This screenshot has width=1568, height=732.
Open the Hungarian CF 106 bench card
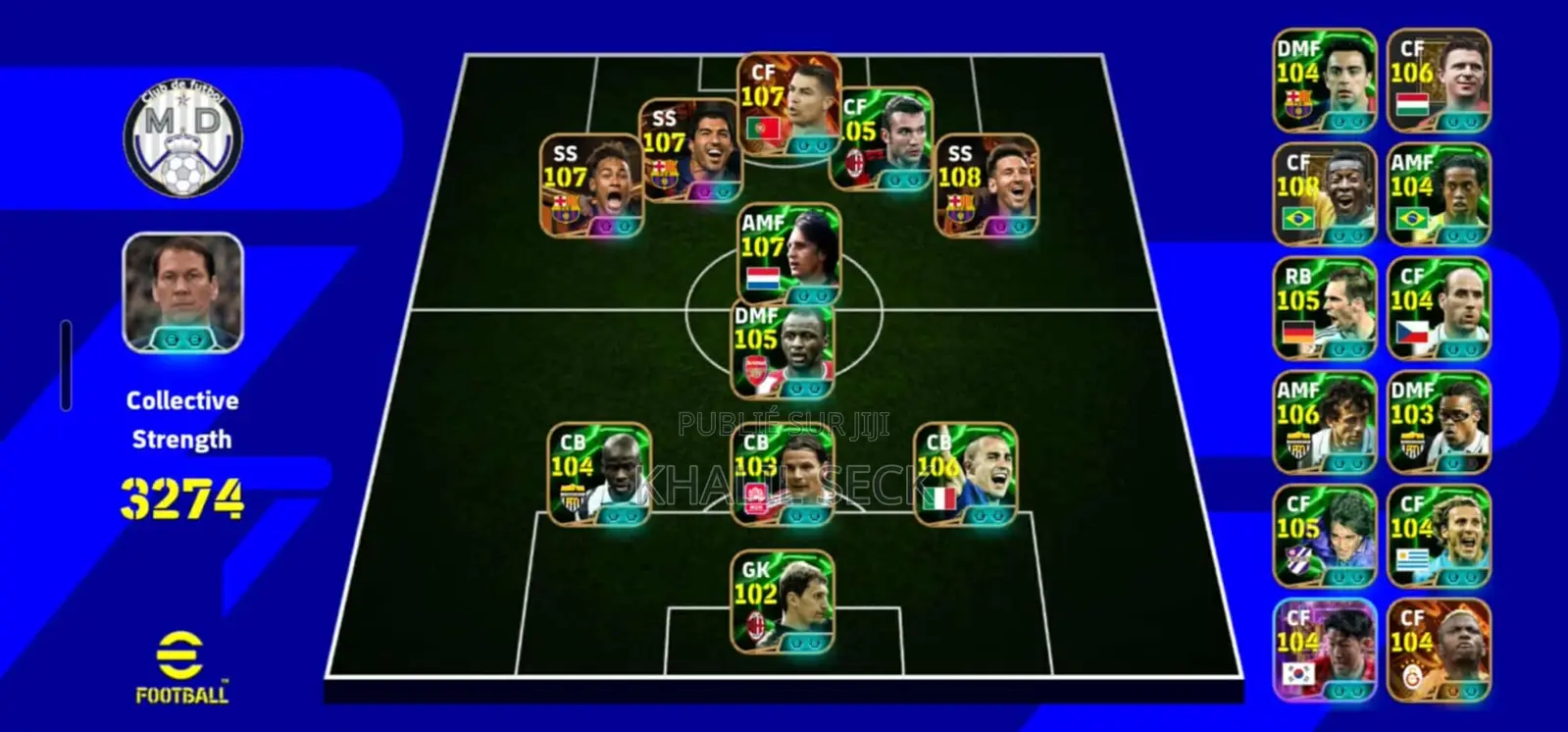tap(1440, 78)
